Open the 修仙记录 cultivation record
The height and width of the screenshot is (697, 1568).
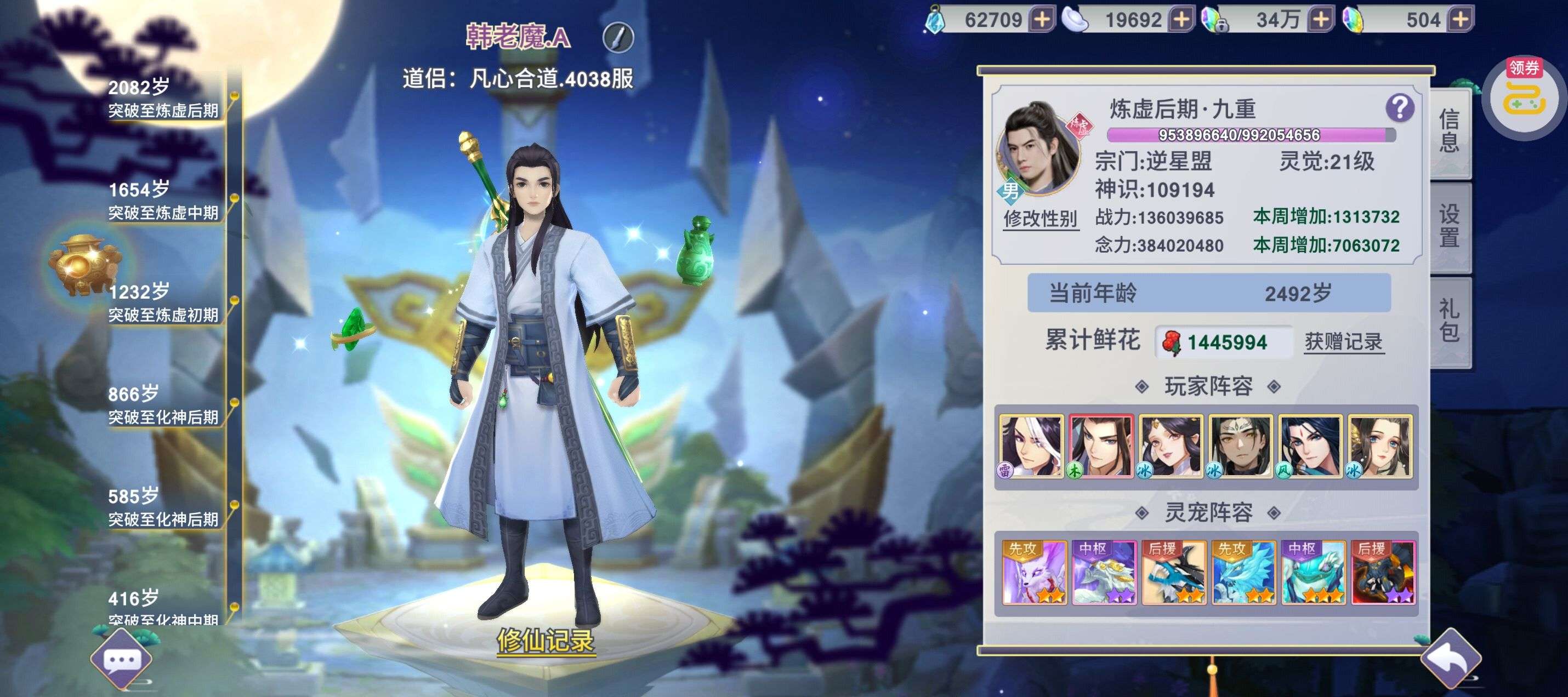pyautogui.click(x=546, y=641)
